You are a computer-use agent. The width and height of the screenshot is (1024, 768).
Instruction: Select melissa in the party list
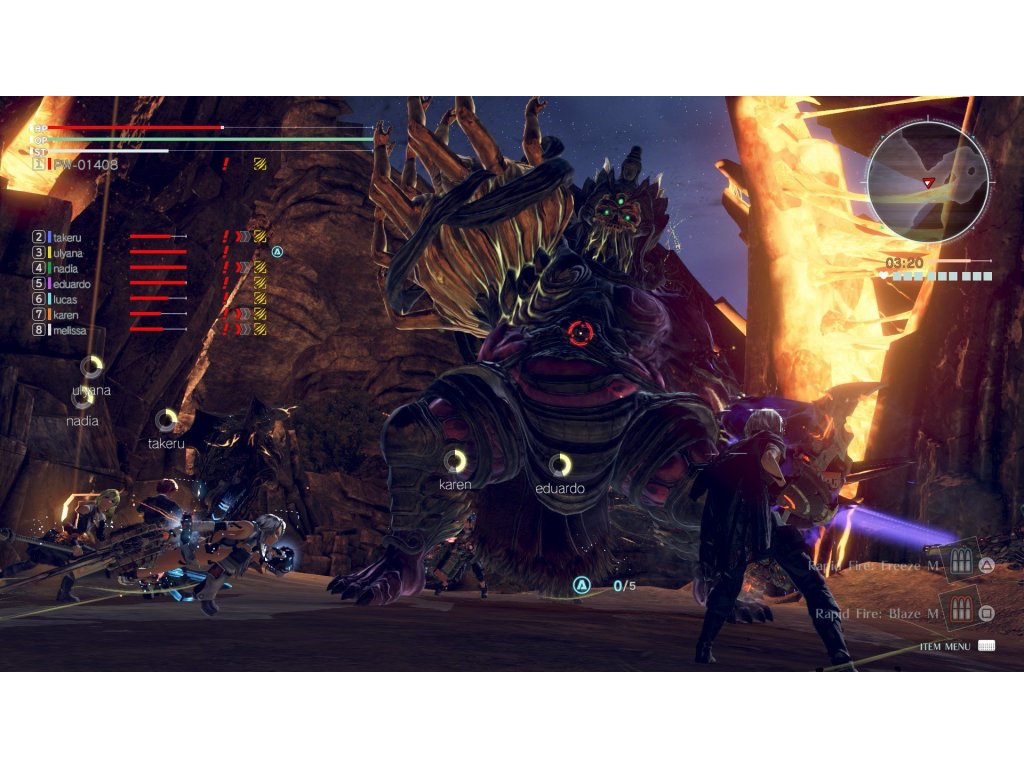(x=70, y=330)
